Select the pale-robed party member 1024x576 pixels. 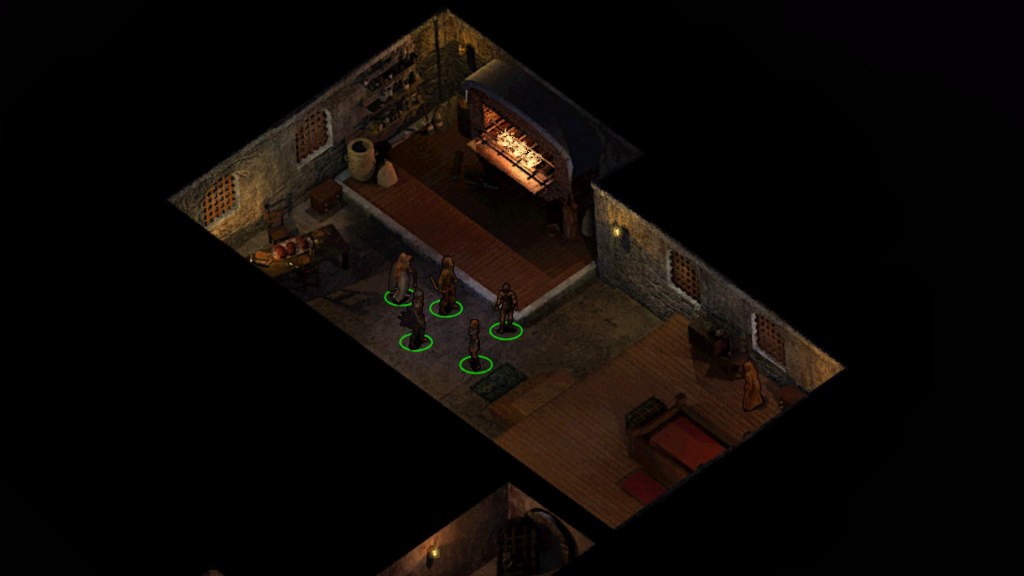(401, 277)
